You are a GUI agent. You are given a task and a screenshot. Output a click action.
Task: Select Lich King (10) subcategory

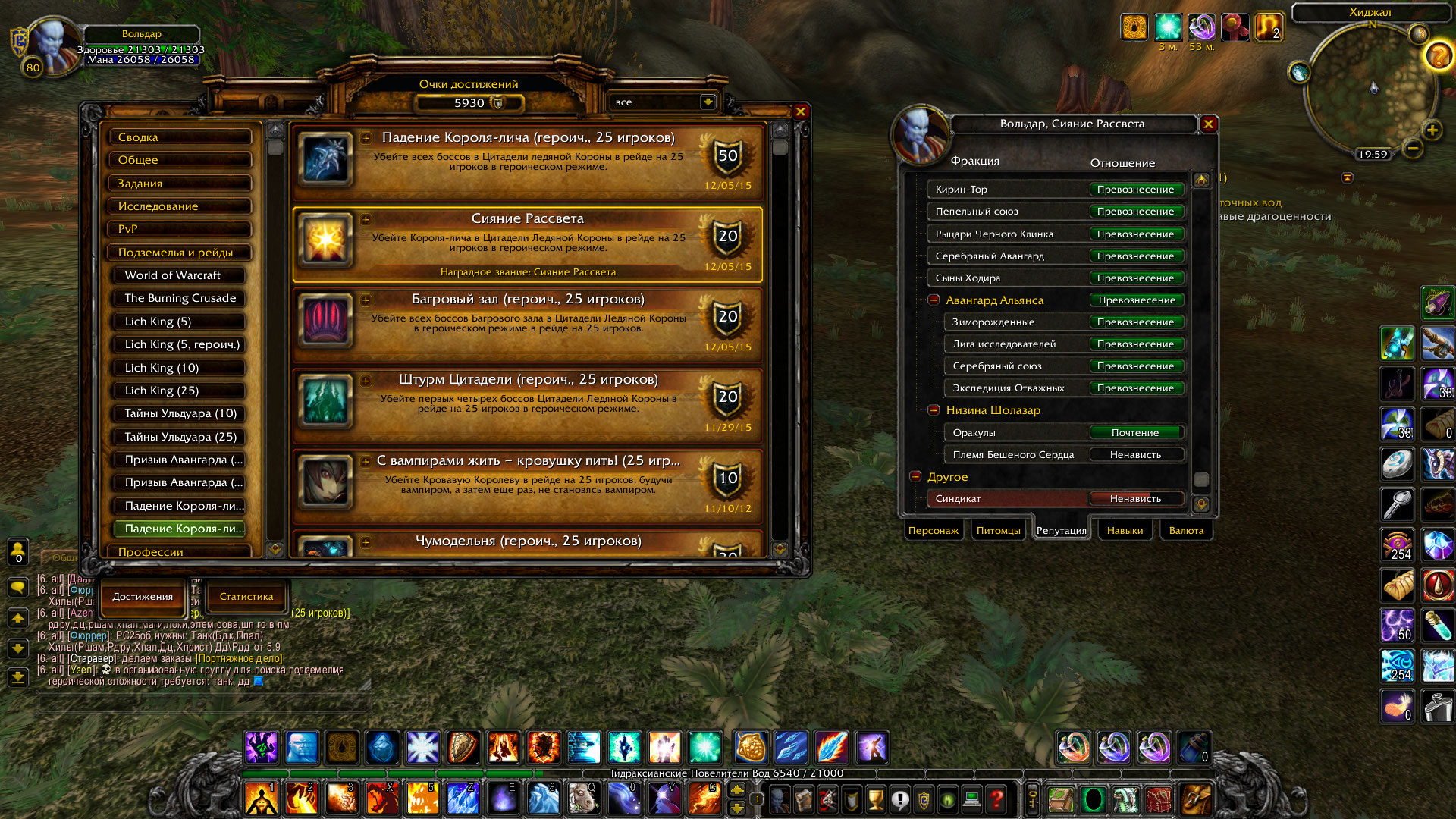[180, 368]
